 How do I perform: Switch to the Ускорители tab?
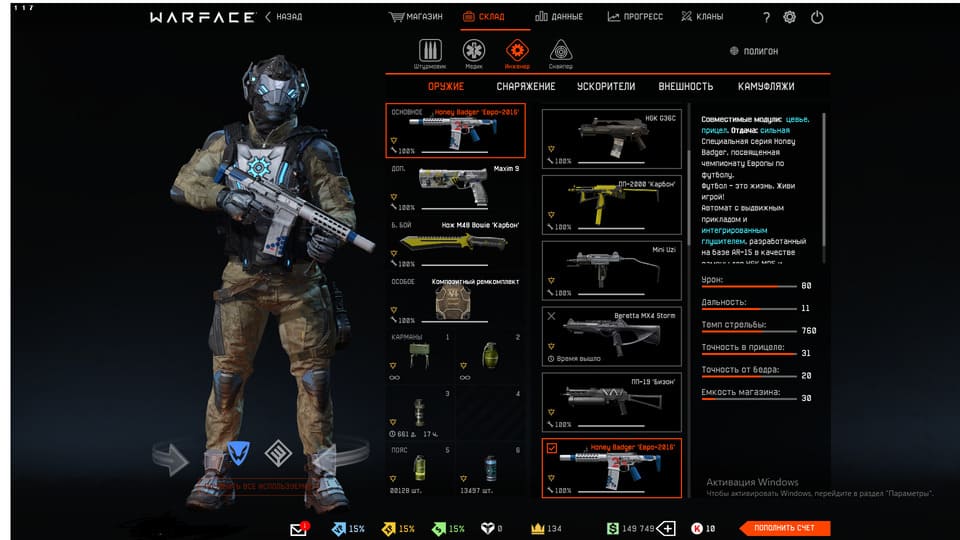click(x=606, y=87)
